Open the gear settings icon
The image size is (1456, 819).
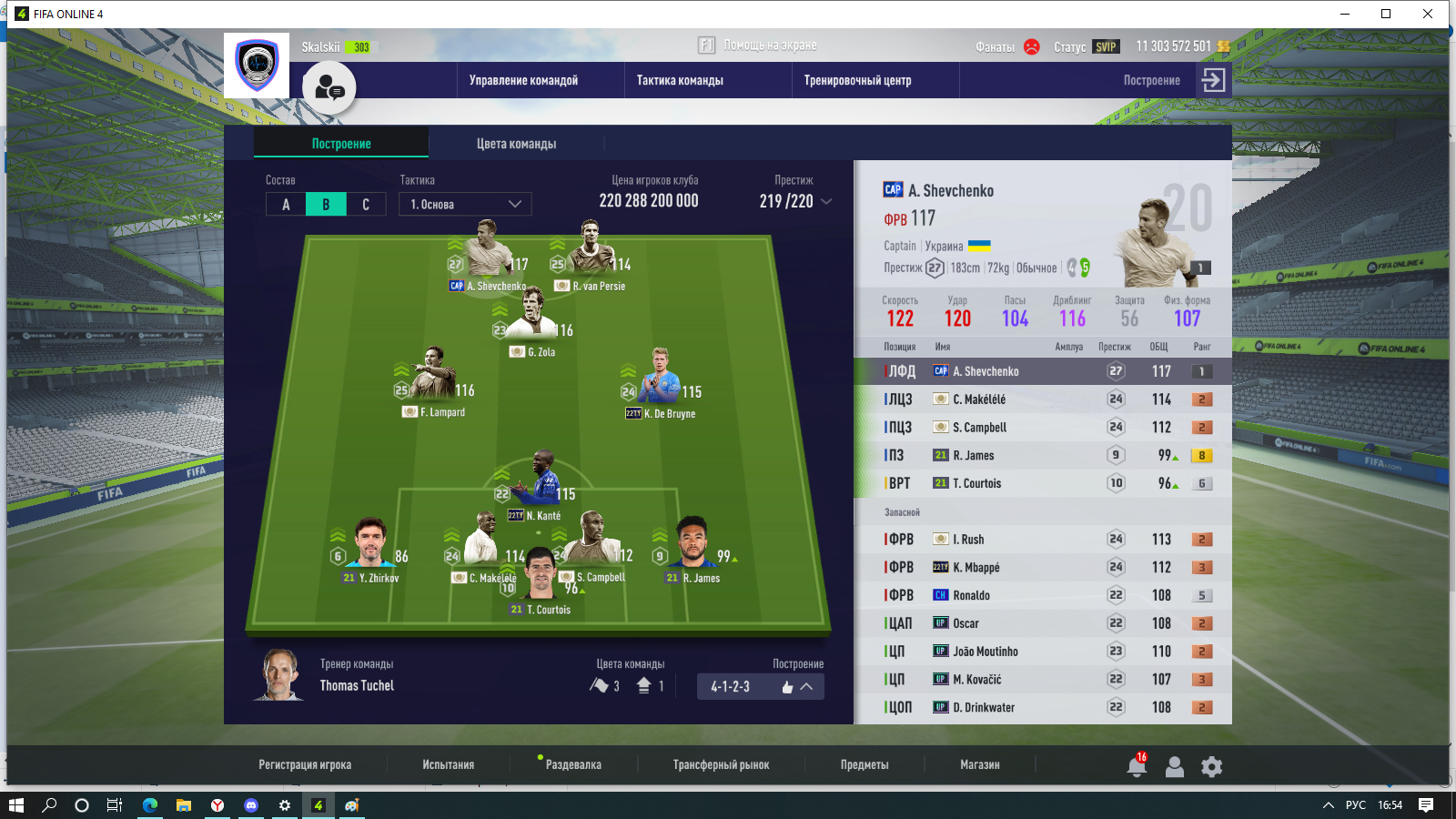tap(1211, 767)
